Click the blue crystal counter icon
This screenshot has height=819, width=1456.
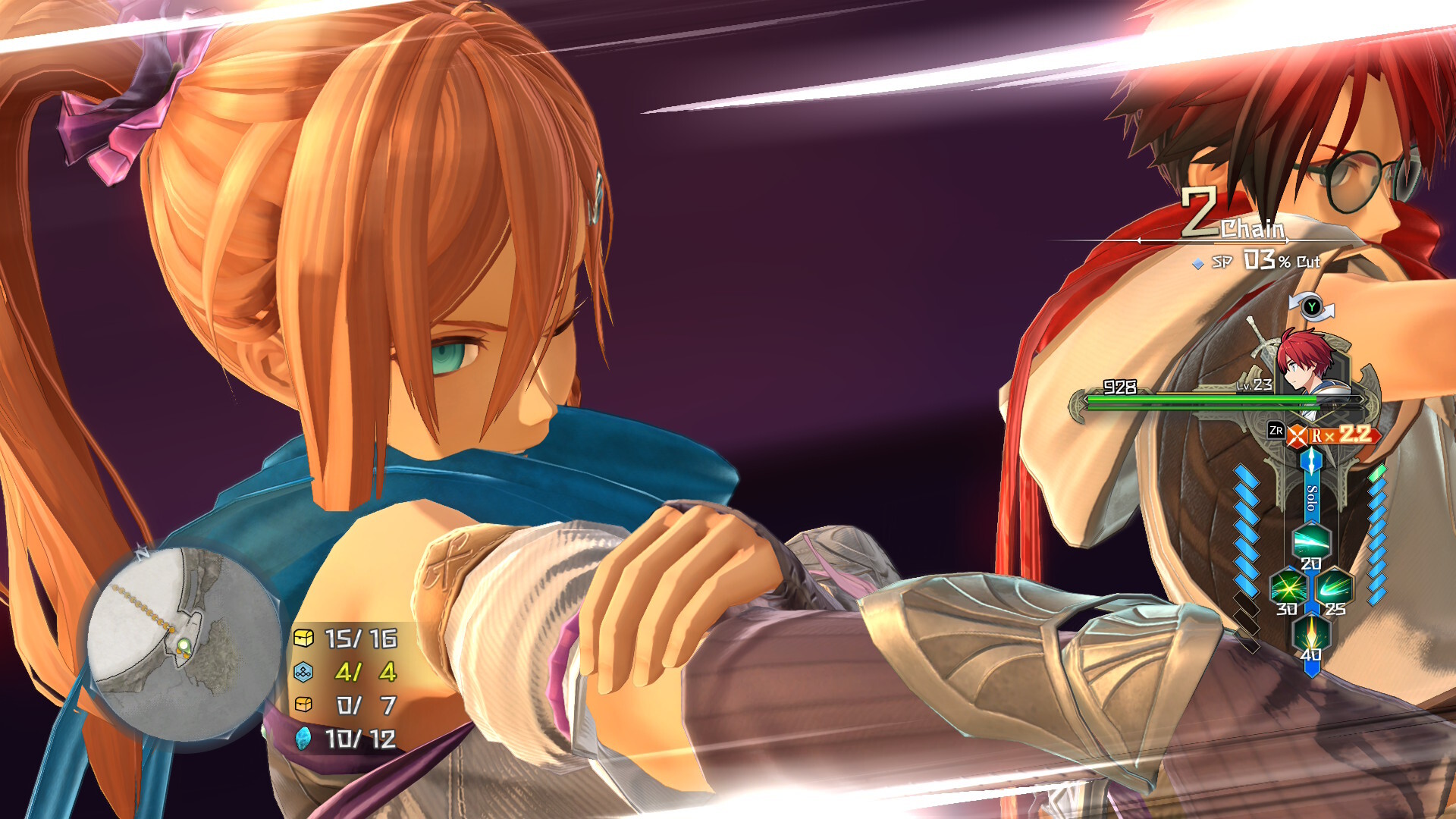pos(303,738)
